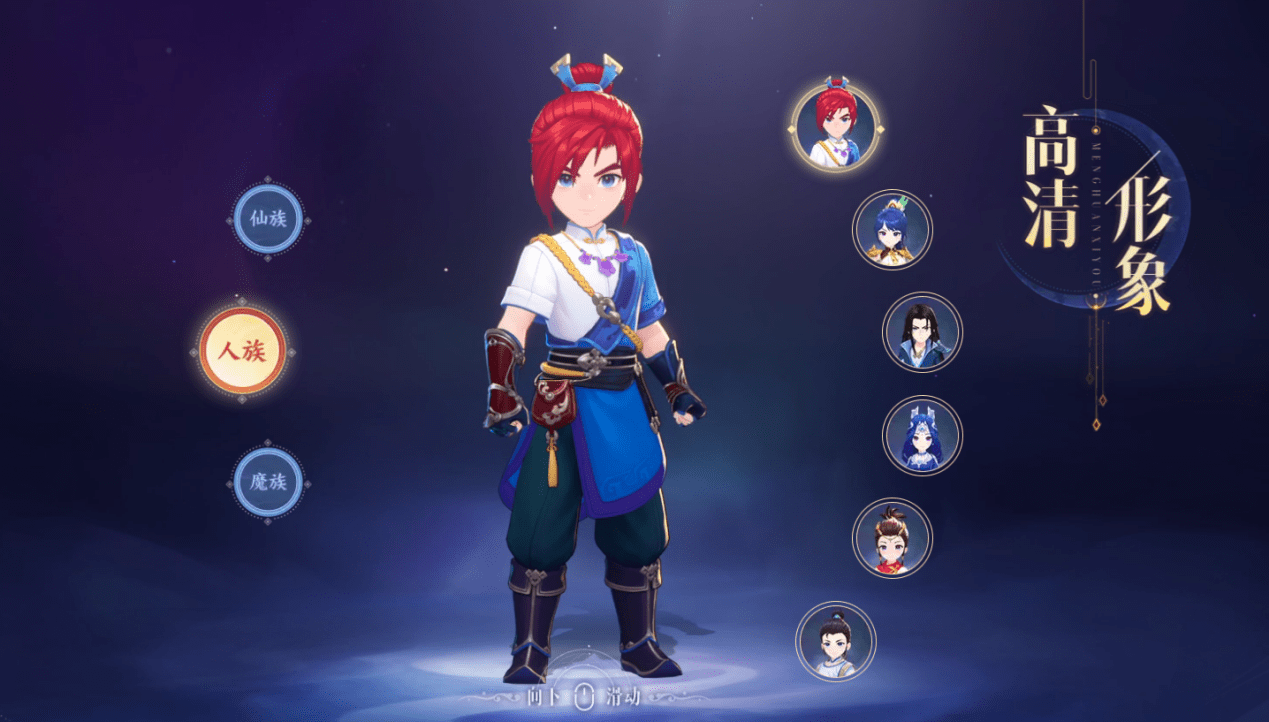Select the red-haired boy portrait
The height and width of the screenshot is (722, 1269).
tap(836, 125)
